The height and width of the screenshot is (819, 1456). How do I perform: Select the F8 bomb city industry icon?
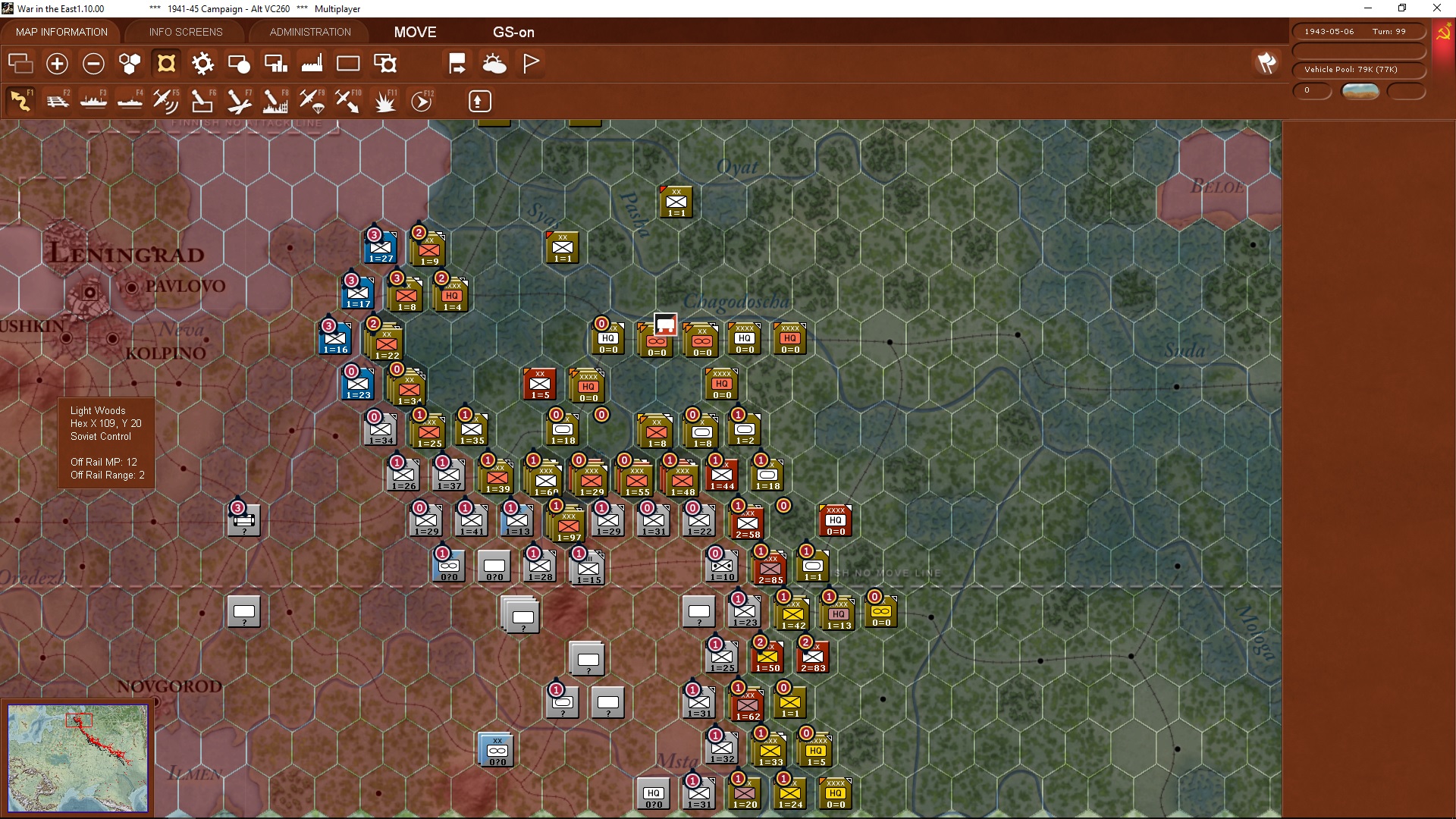pos(275,100)
